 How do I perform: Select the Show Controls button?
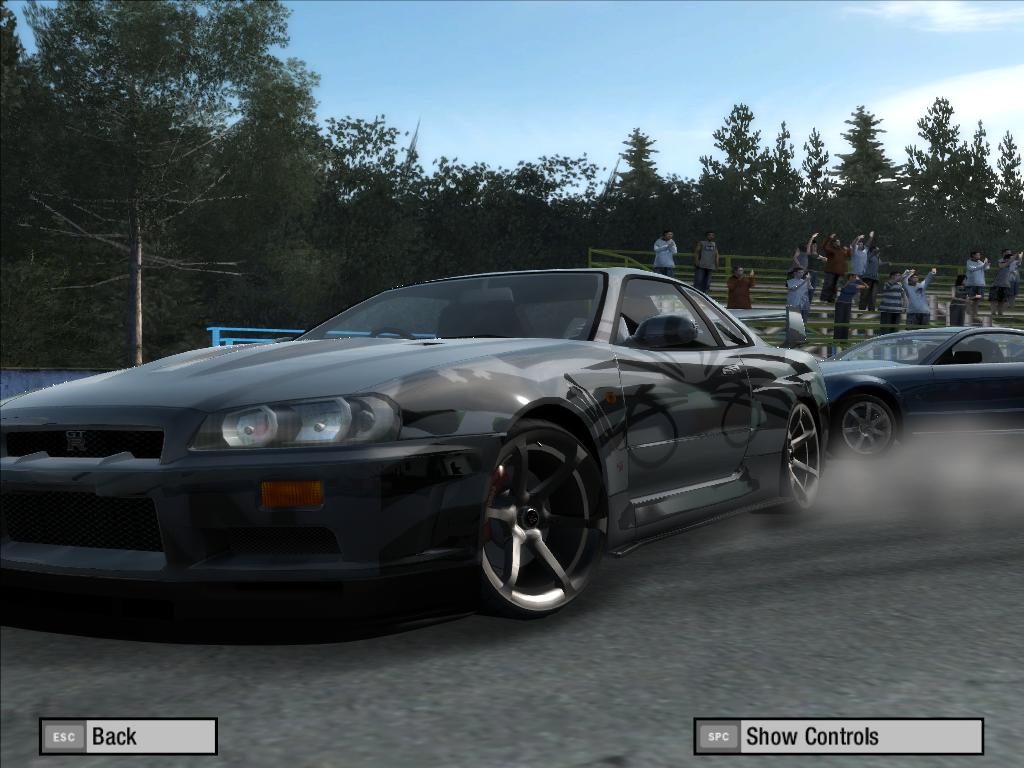coord(838,737)
